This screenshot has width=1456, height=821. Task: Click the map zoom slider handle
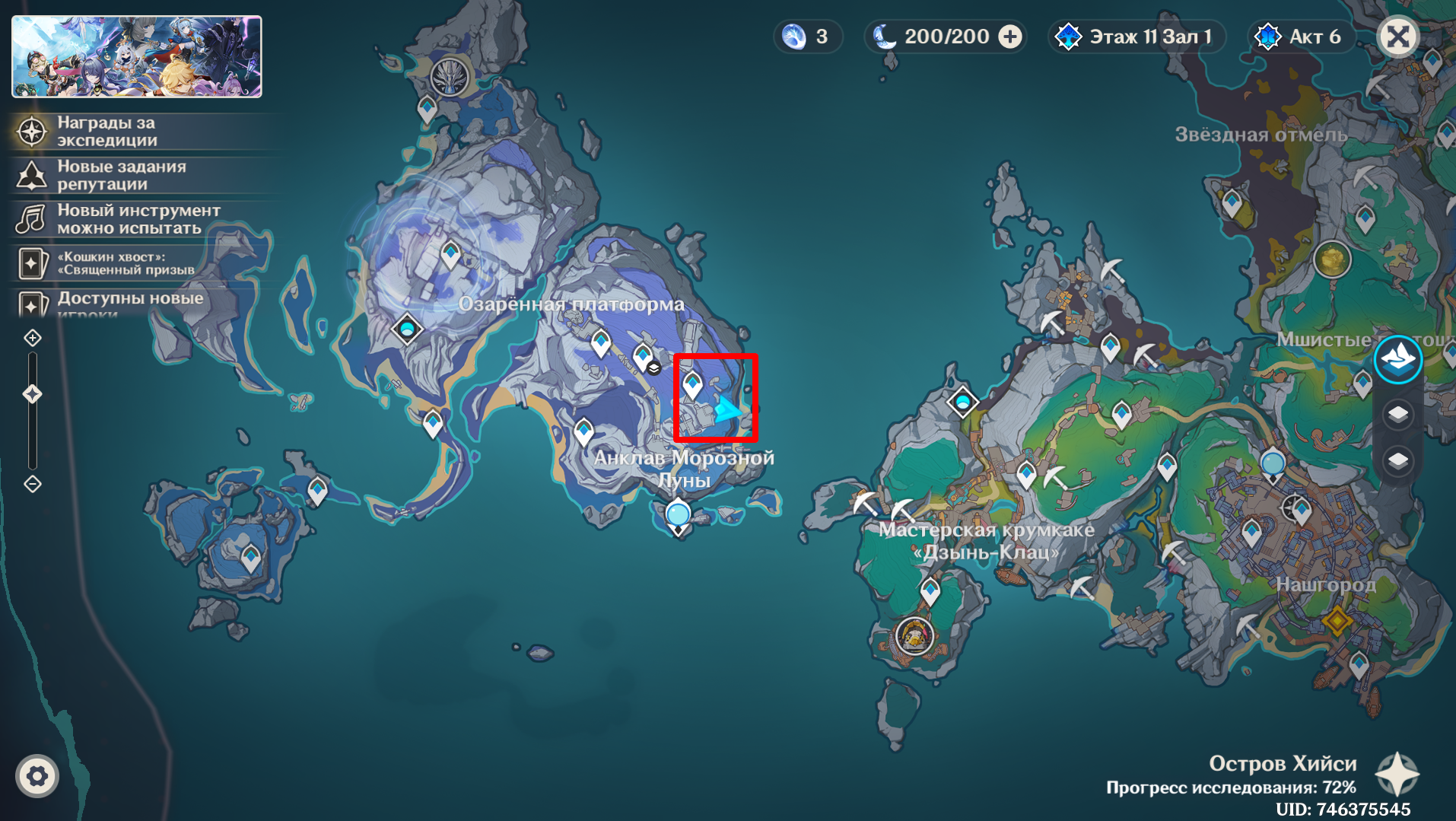[33, 394]
